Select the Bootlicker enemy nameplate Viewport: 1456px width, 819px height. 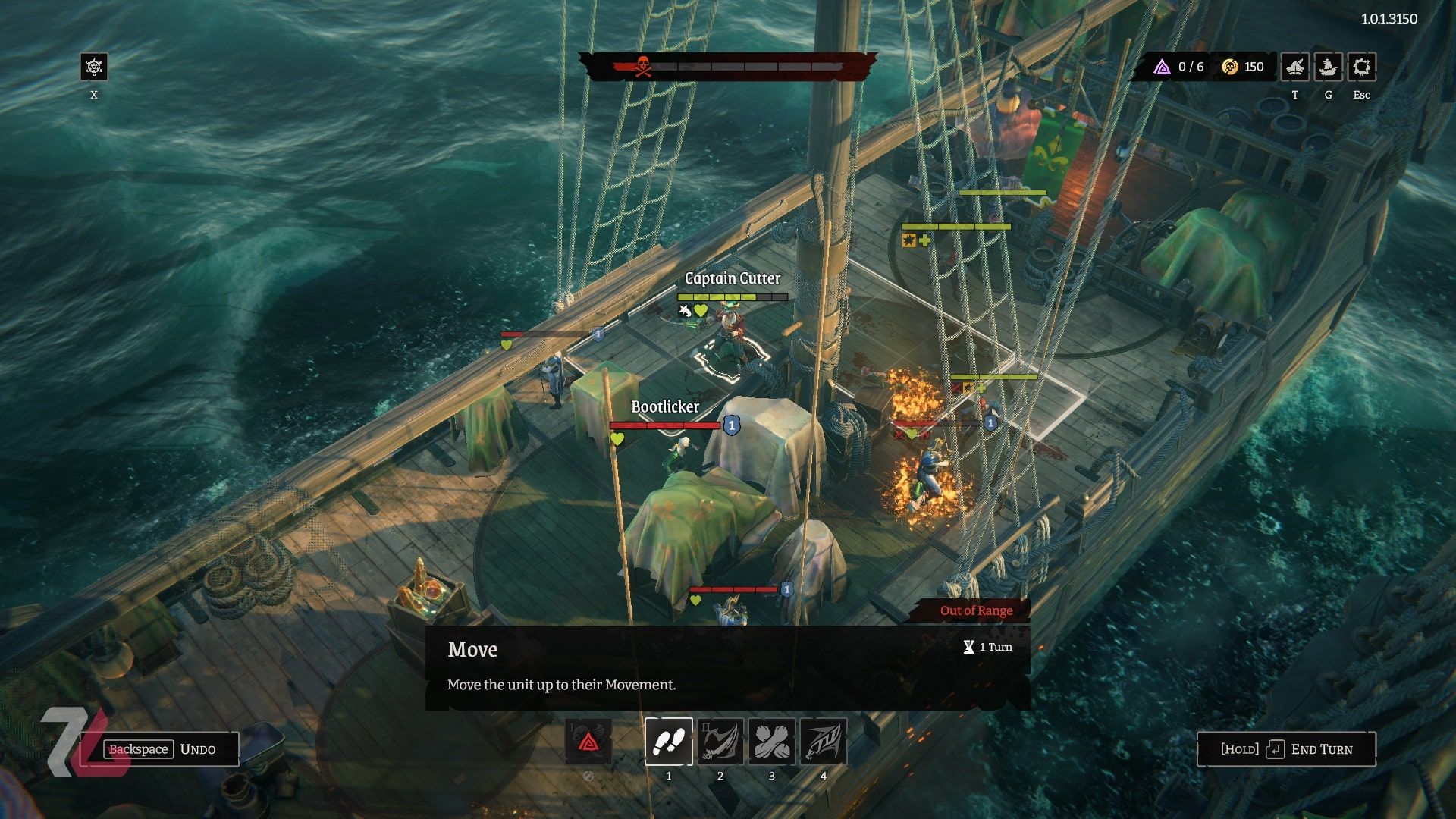click(665, 407)
